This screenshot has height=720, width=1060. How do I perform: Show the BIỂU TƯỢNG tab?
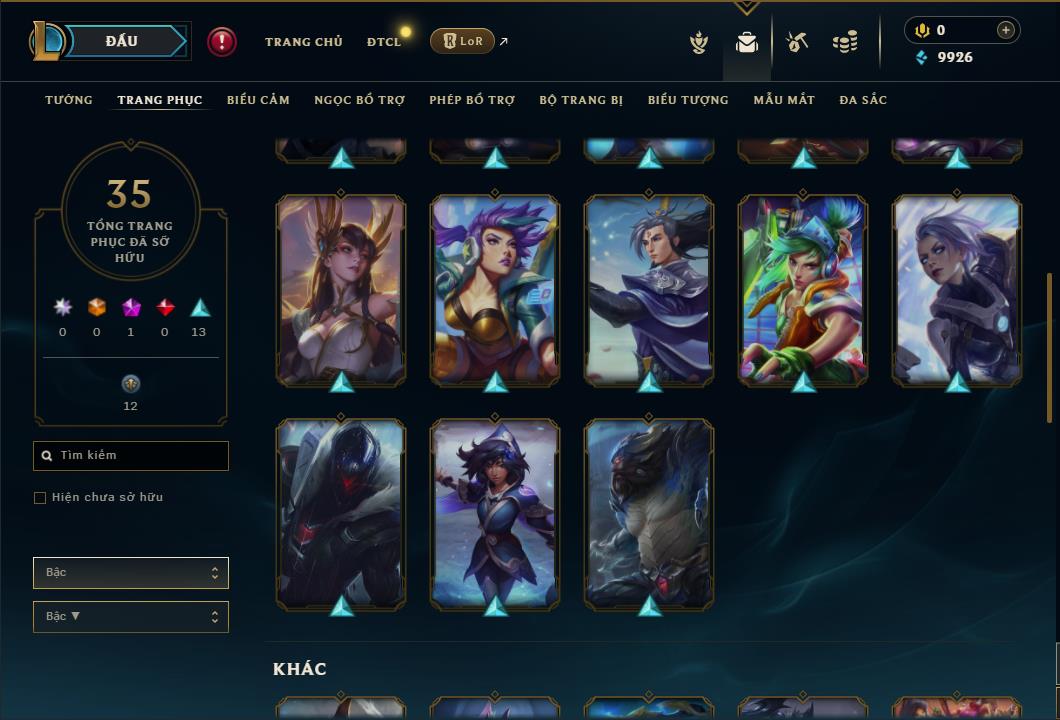tap(688, 100)
